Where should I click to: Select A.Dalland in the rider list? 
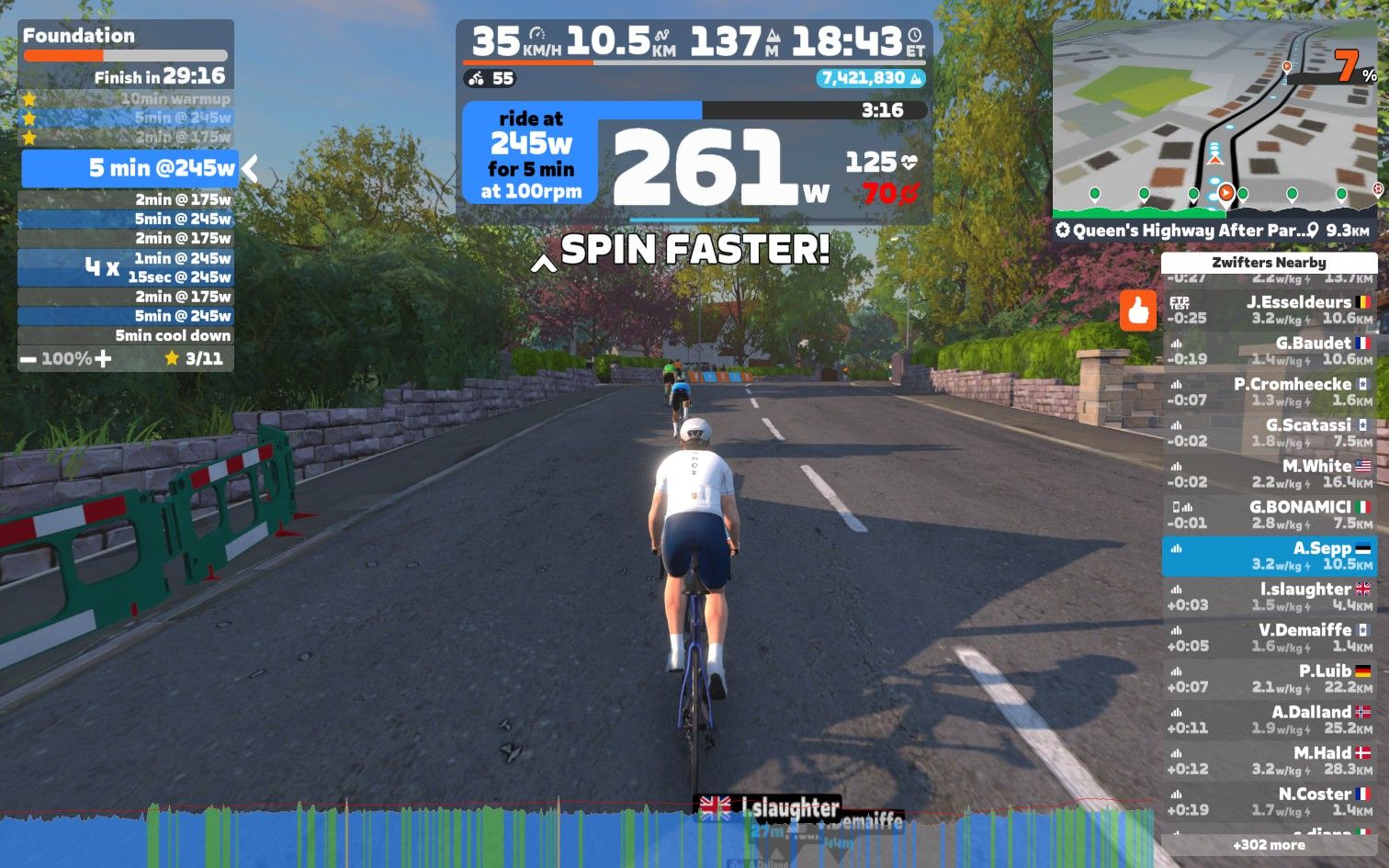[x=1270, y=720]
